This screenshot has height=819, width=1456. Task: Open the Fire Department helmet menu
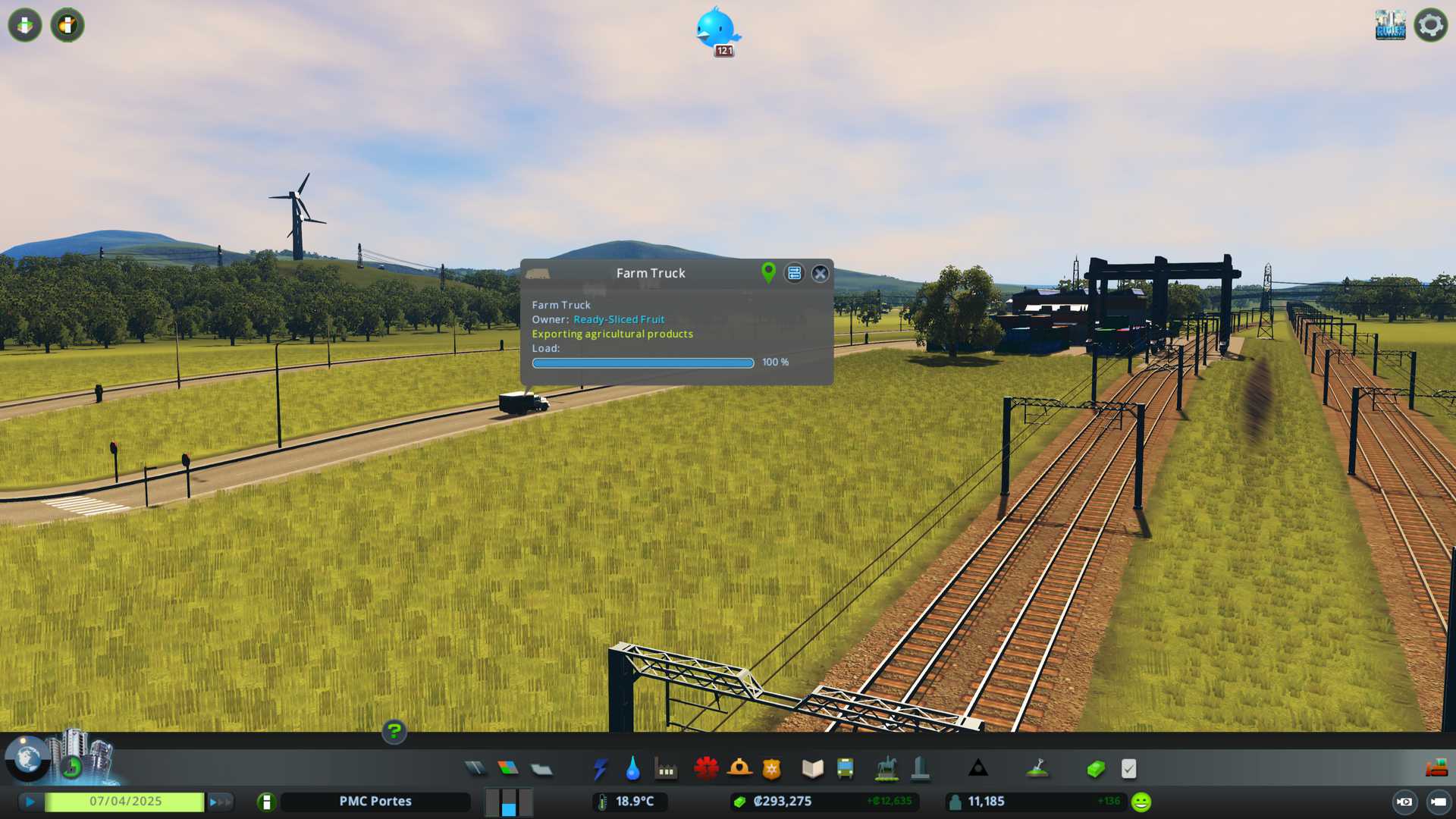(x=739, y=769)
